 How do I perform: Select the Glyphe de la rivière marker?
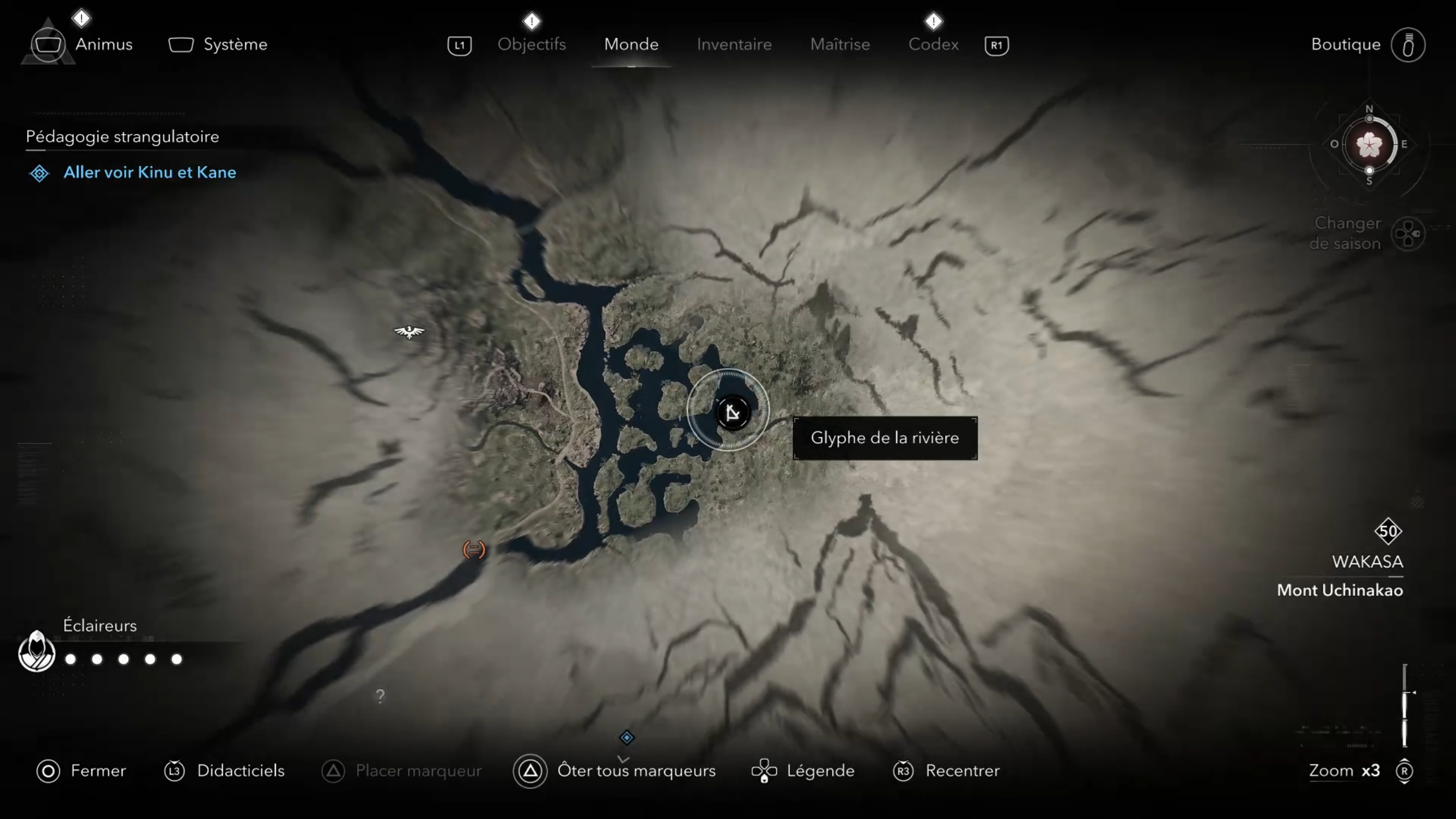pyautogui.click(x=732, y=412)
